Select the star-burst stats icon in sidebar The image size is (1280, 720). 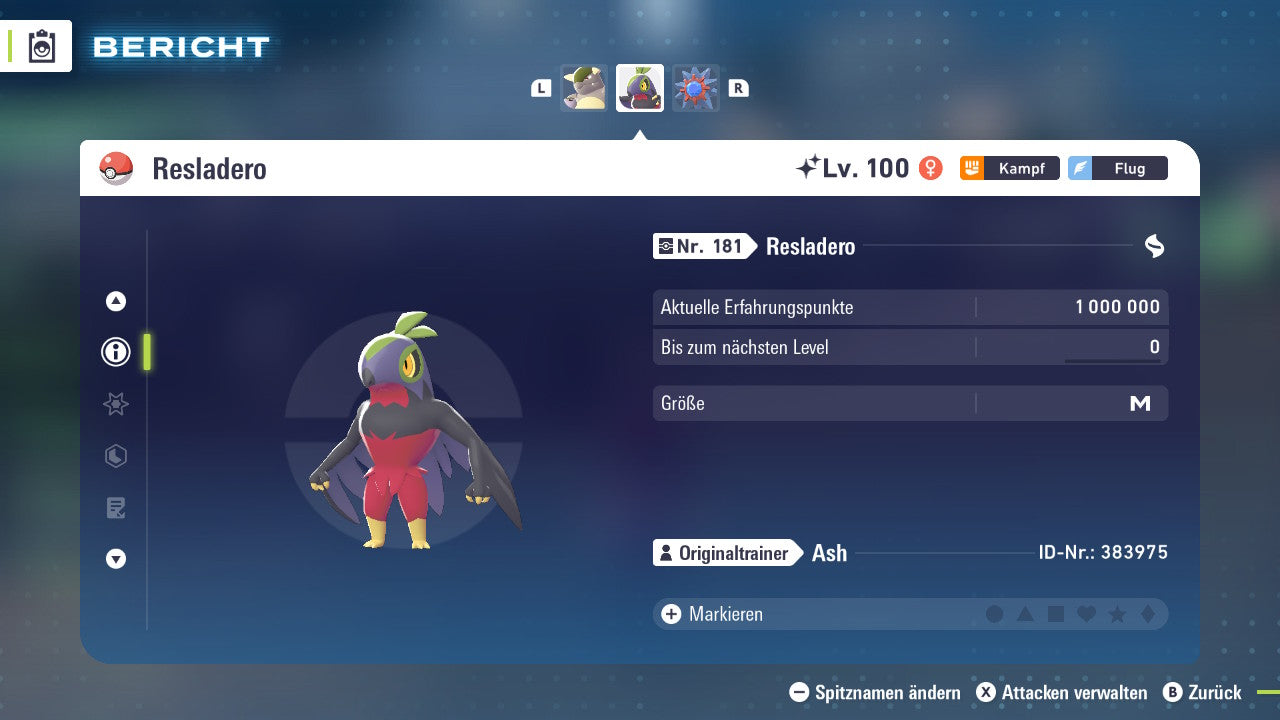point(115,404)
